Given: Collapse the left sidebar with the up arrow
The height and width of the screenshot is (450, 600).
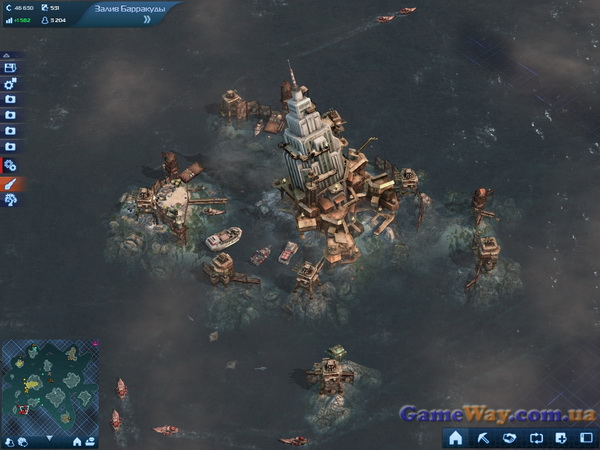Looking at the screenshot, I should [x=7, y=55].
